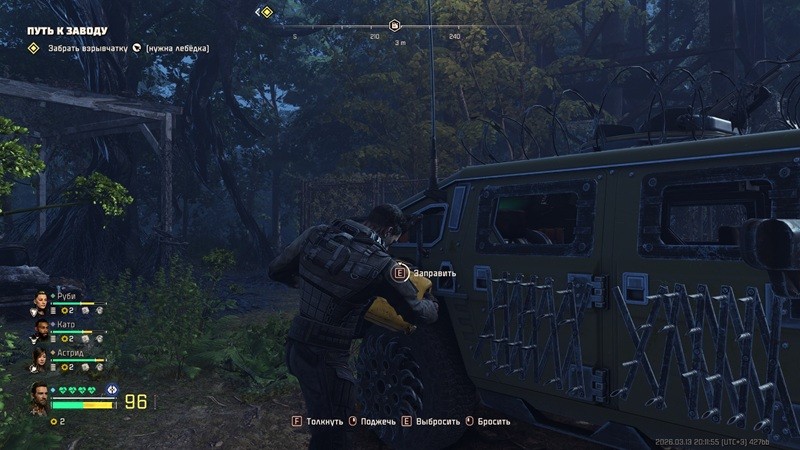The height and width of the screenshot is (450, 800).
Task: Select squadmate Руби's portrait
Action: point(41,299)
